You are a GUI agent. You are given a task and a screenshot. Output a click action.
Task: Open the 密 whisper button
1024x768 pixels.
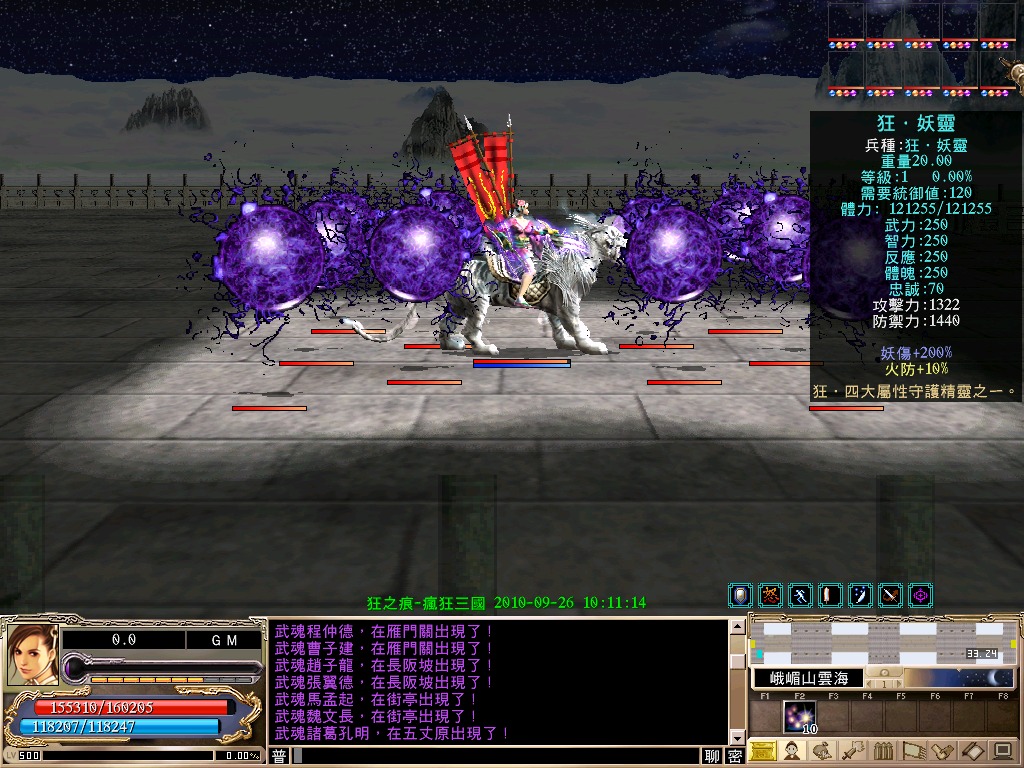coord(735,756)
